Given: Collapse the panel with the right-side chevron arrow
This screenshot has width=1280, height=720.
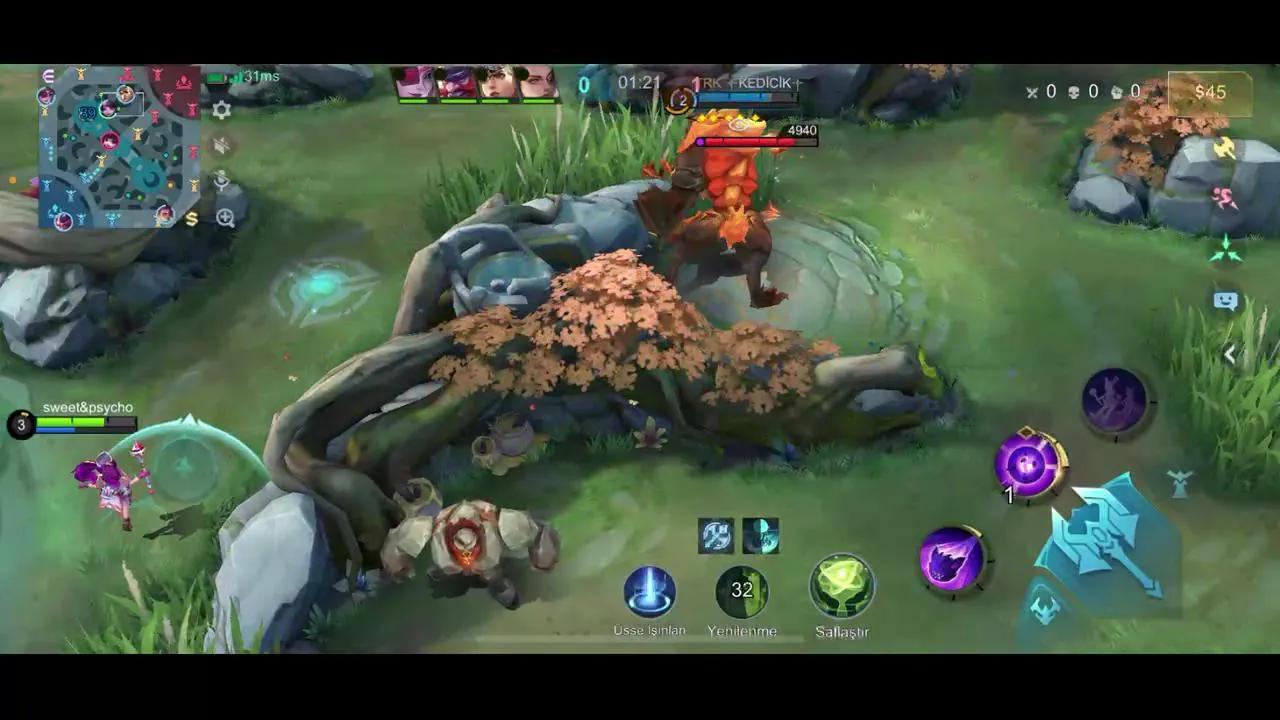Looking at the screenshot, I should click(1228, 353).
